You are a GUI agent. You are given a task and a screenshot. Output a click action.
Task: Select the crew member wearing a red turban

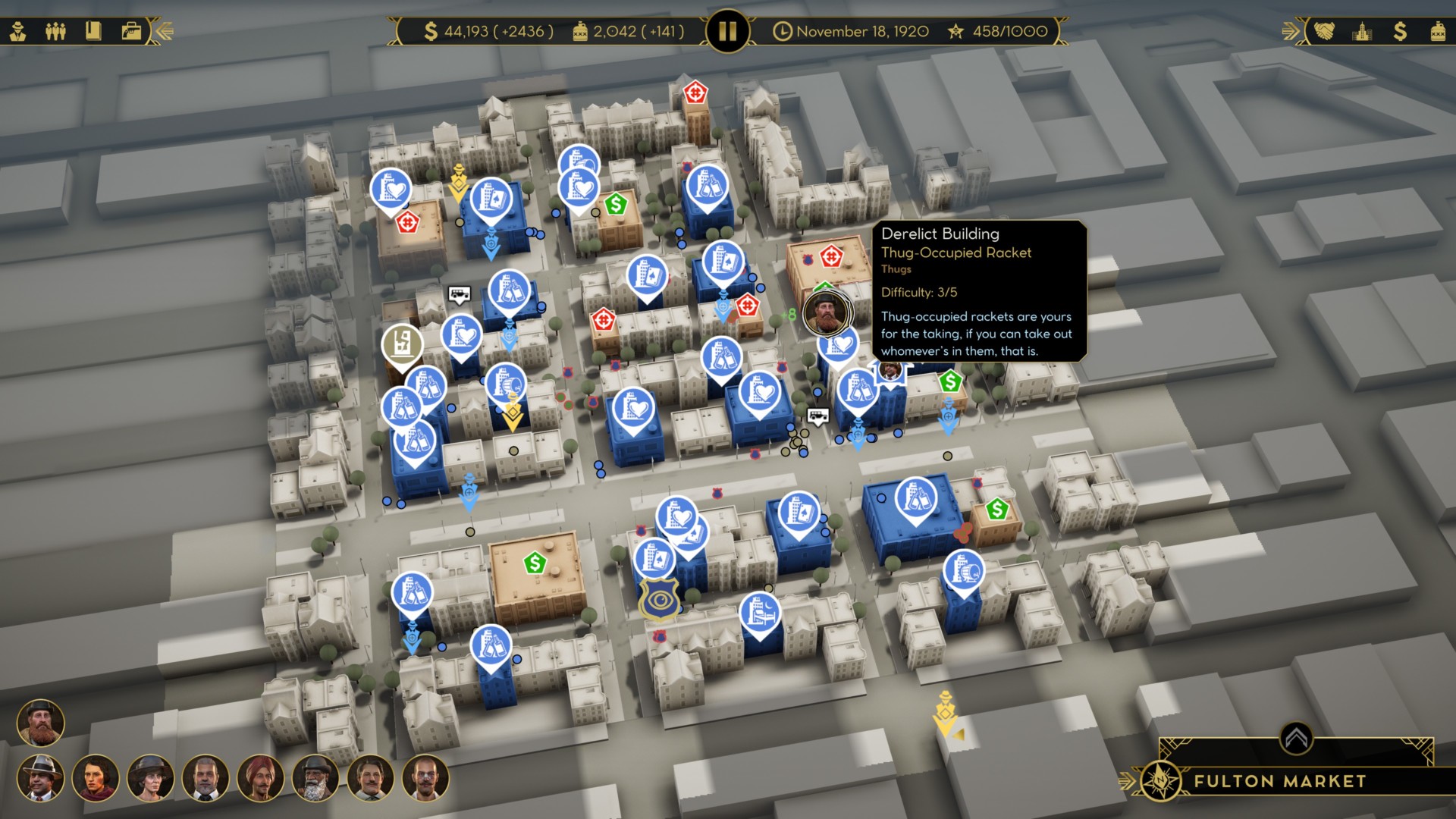coord(260,778)
